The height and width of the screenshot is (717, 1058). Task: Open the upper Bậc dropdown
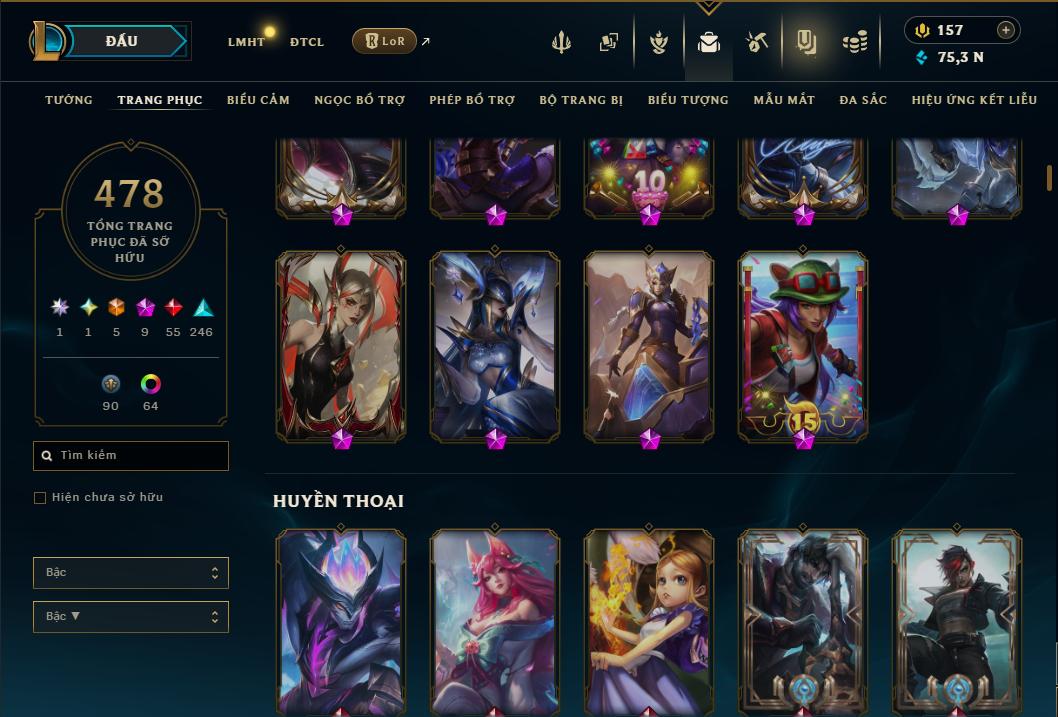click(x=131, y=573)
